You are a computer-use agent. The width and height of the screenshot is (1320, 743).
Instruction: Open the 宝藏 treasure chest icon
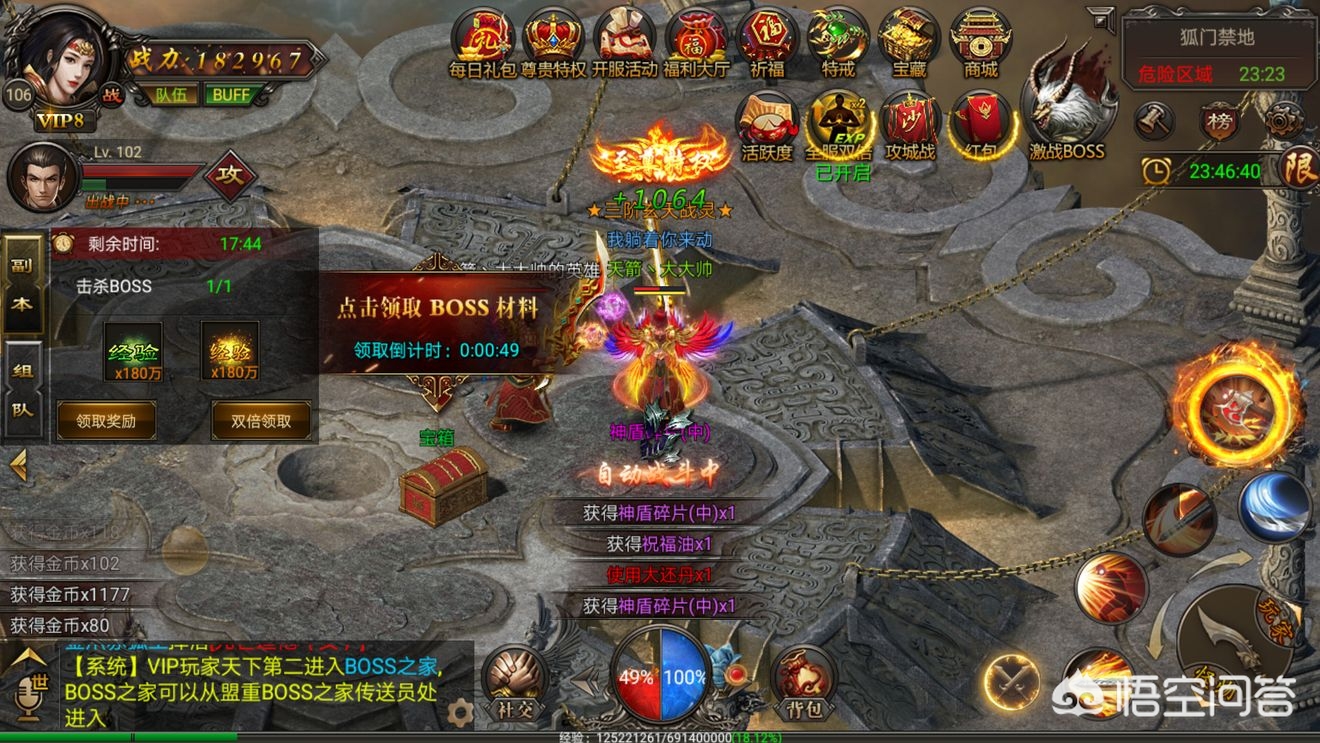(x=908, y=40)
